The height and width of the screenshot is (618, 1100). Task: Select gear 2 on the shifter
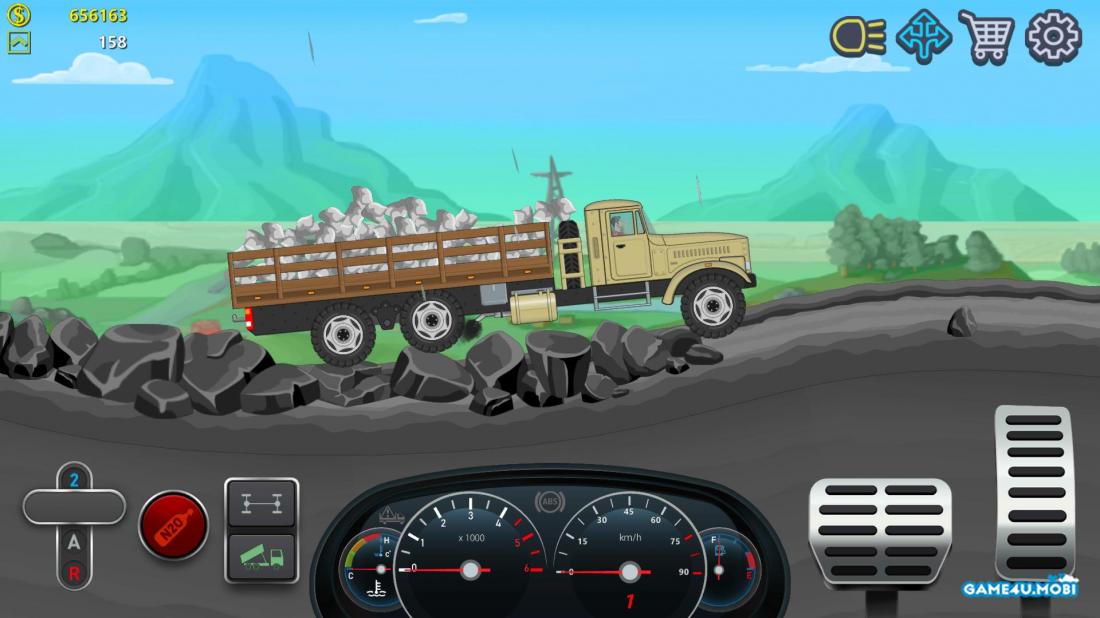[74, 480]
